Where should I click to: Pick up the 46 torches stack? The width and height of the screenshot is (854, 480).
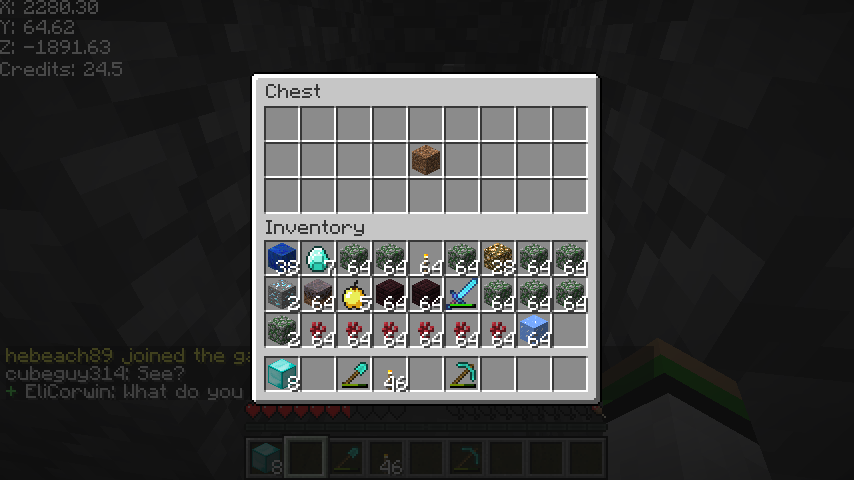390,374
